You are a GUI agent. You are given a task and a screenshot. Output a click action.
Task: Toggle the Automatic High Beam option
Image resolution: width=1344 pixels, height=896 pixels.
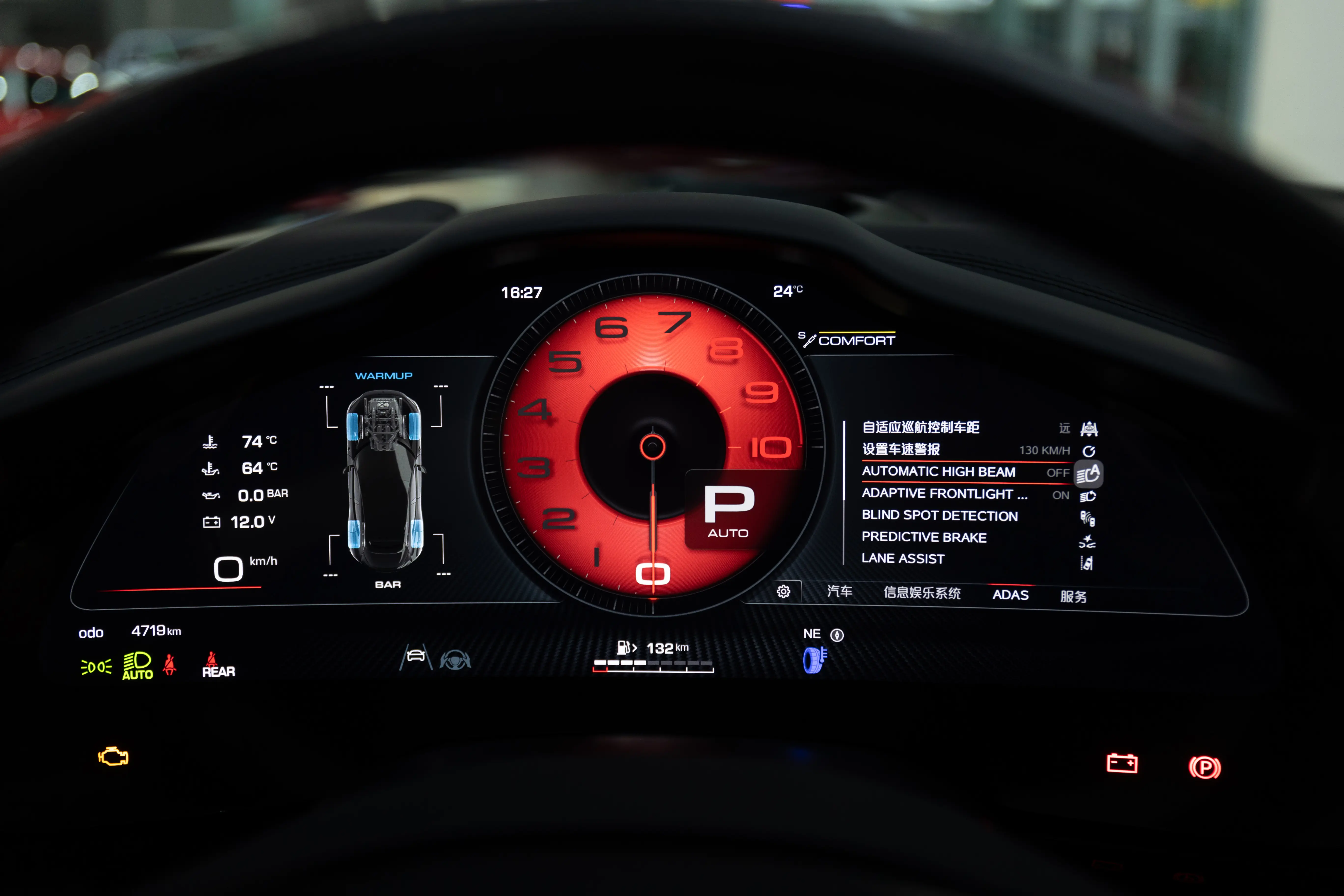[938, 472]
